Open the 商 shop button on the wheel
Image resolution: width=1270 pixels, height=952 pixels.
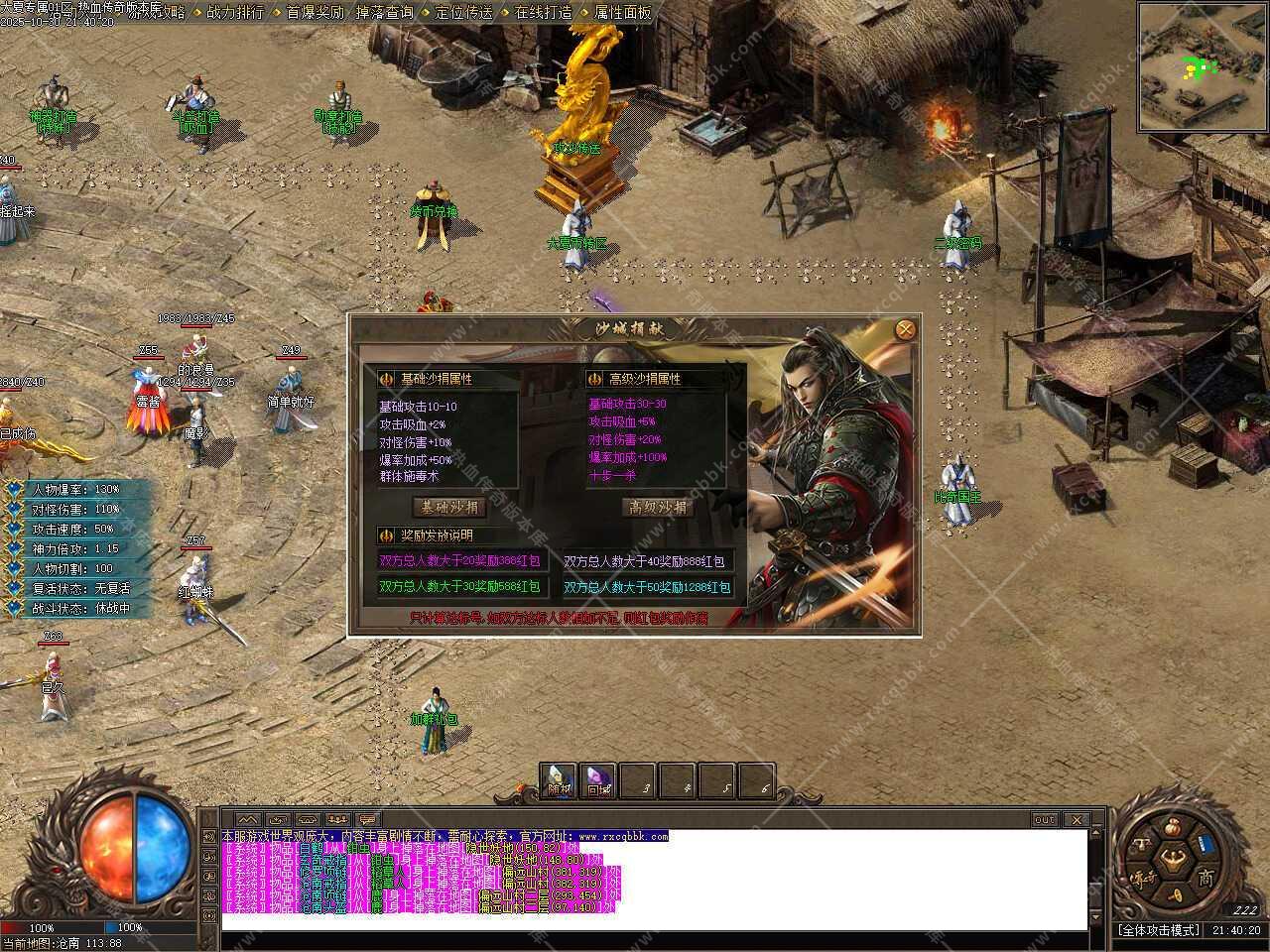pos(1206,877)
